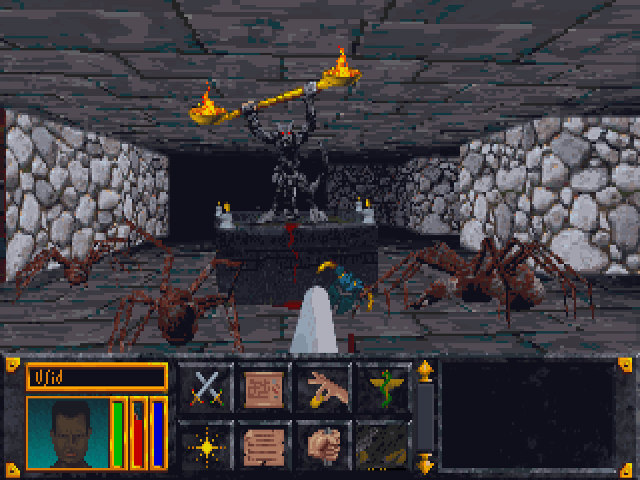
Task: Toggle weapon draw with crossed swords icon
Action: tap(205, 386)
